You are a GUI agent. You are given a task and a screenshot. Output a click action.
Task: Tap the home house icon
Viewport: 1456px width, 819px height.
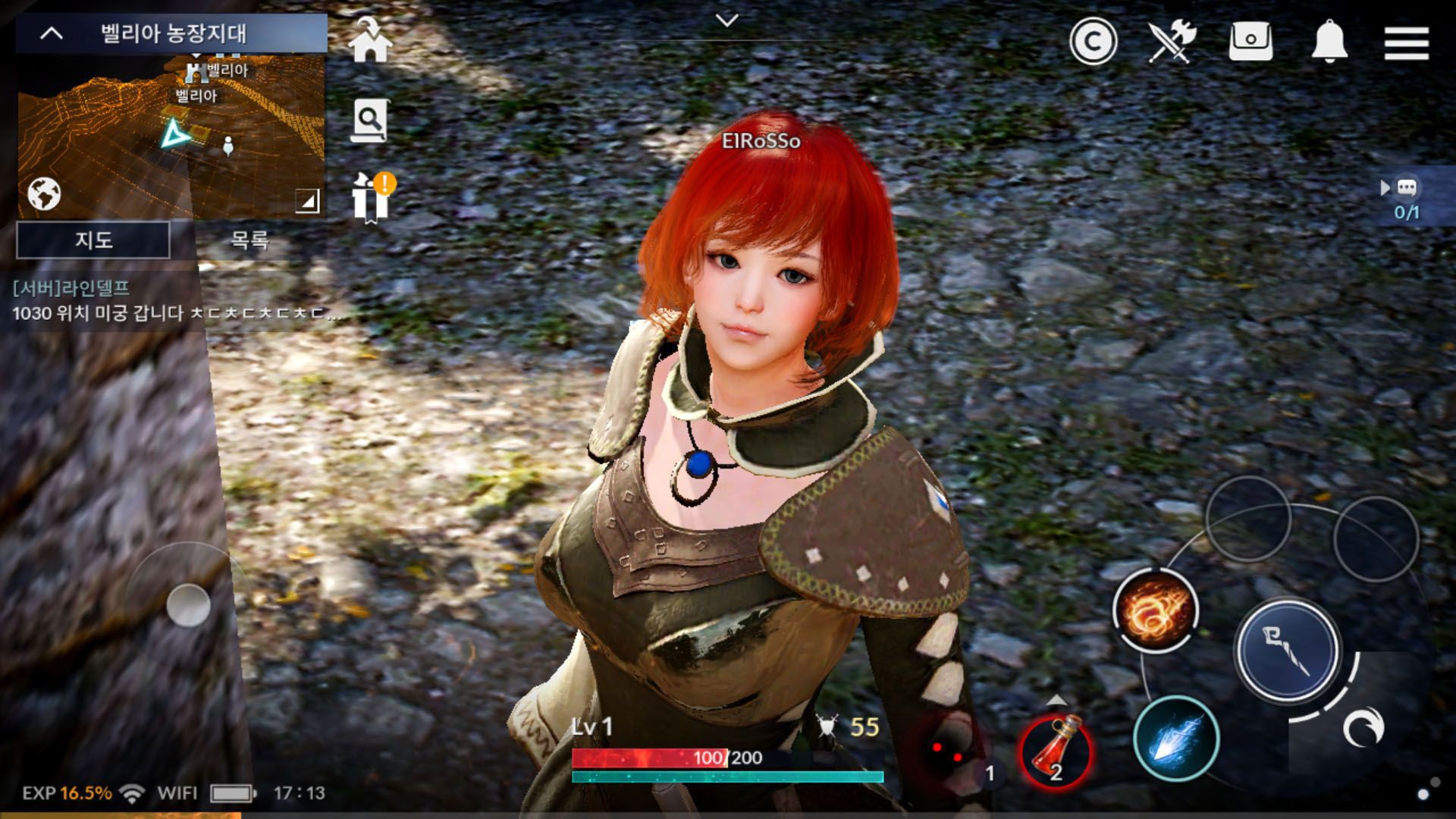point(370,41)
